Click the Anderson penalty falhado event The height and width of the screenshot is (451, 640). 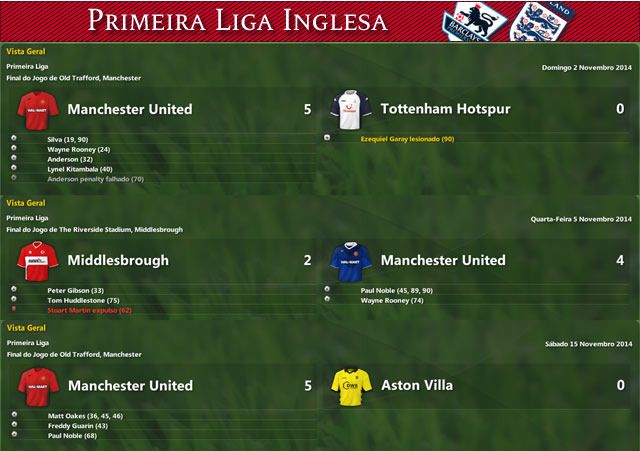95,179
